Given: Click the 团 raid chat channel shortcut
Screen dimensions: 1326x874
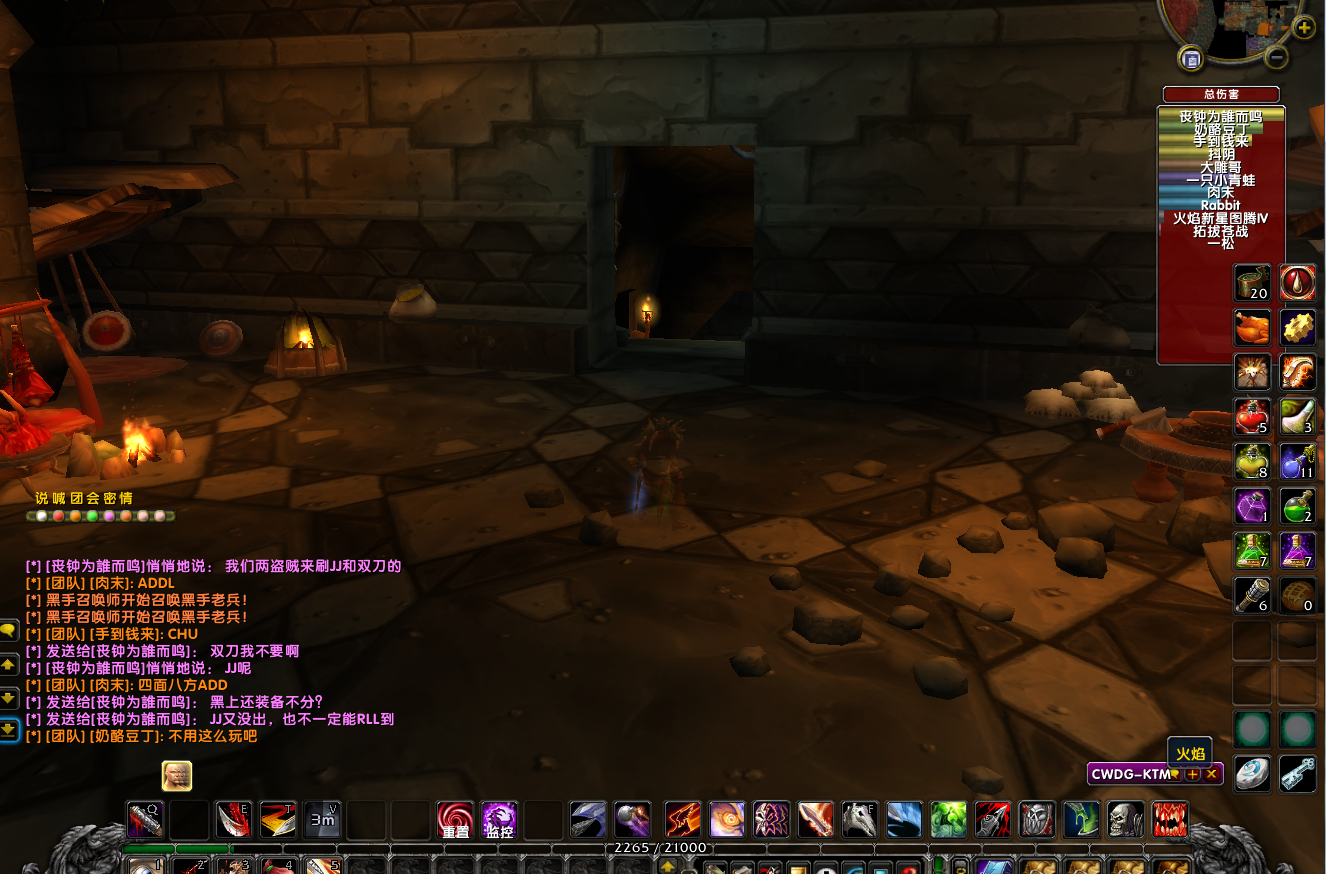Looking at the screenshot, I should 77,498.
